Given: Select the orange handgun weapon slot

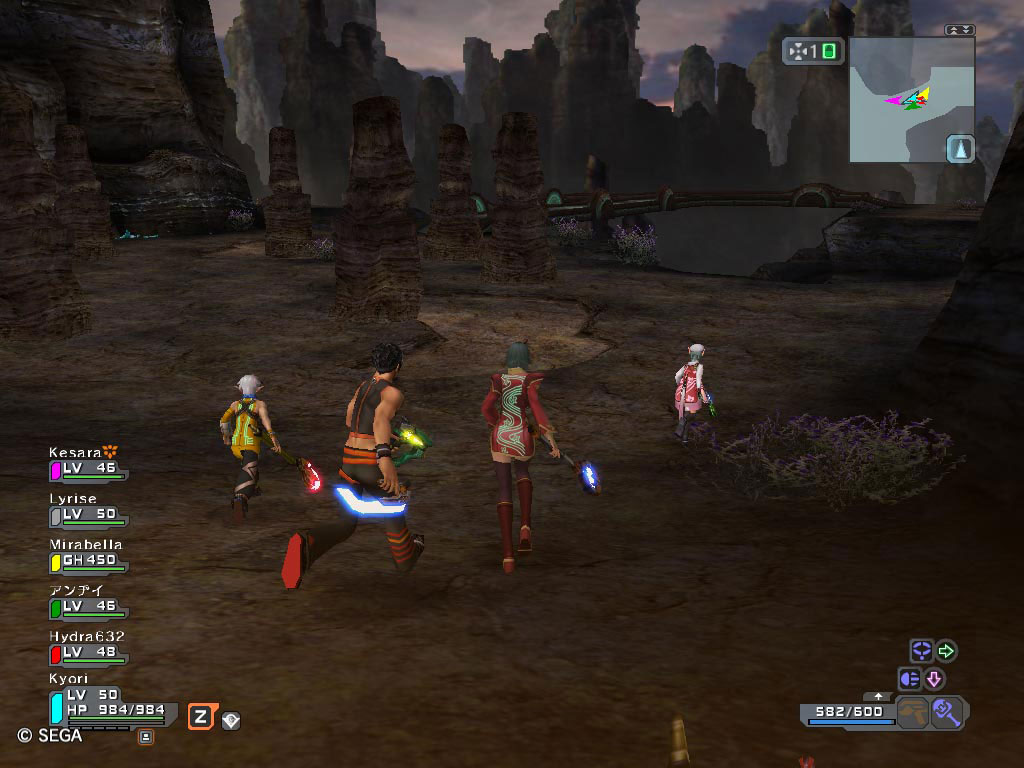Looking at the screenshot, I should point(912,713).
